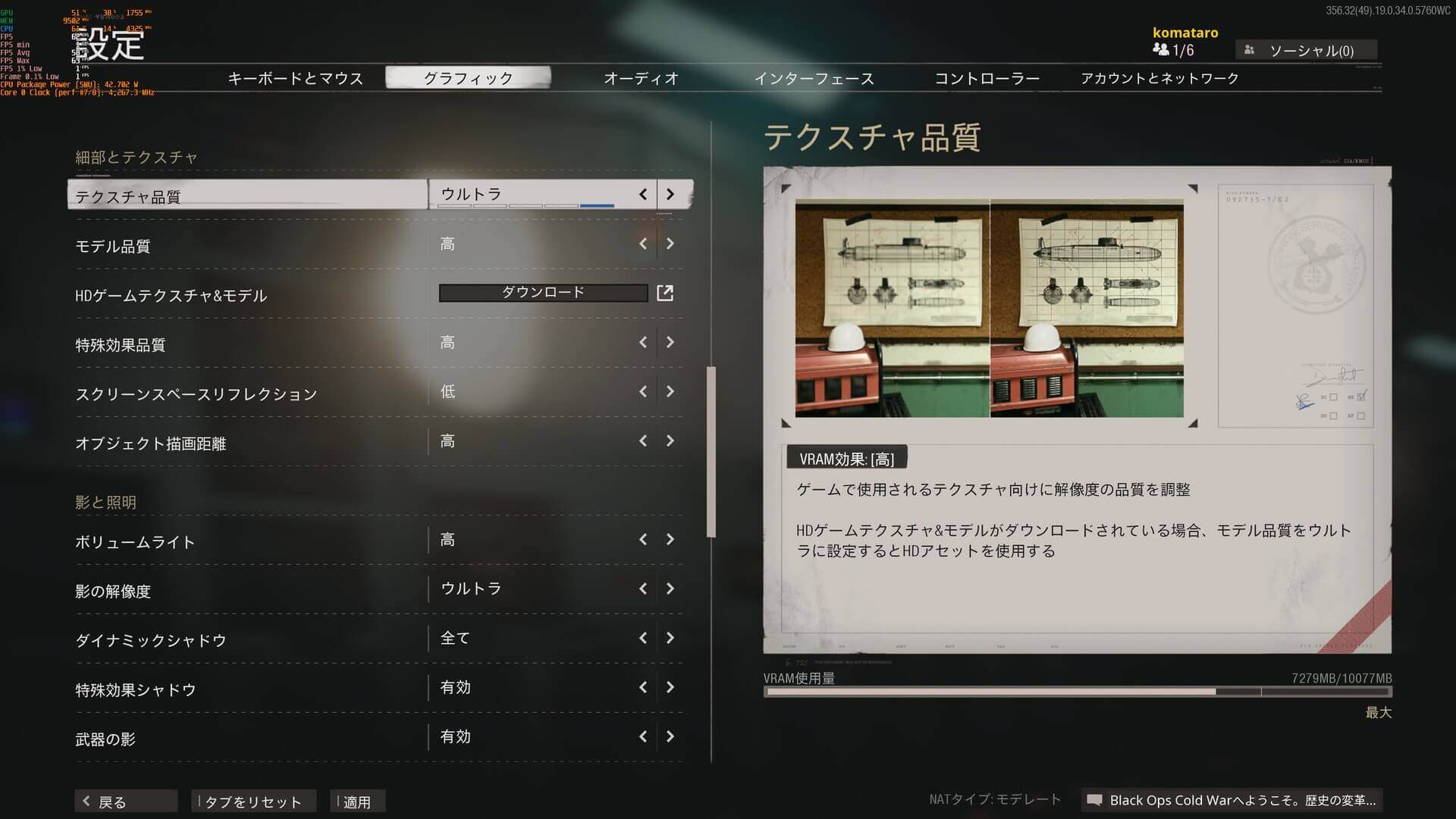
Task: Decrease 影の解像度 with its left arrow
Action: (643, 588)
